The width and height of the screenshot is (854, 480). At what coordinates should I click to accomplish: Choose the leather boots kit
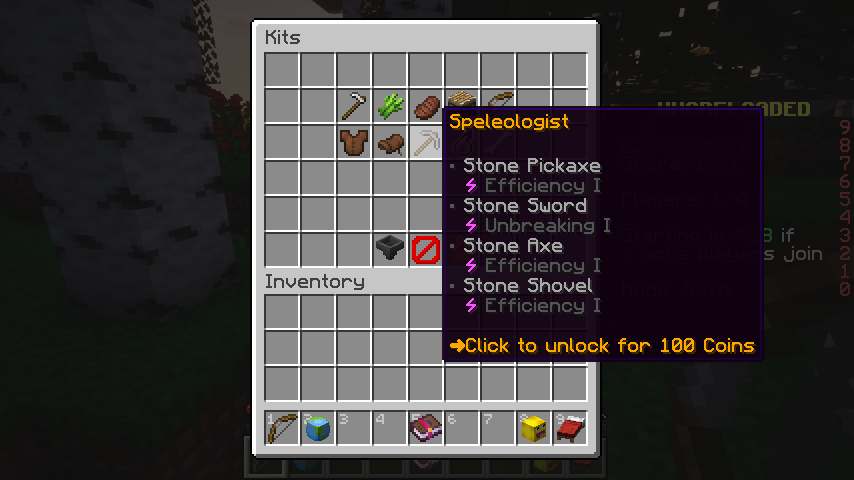click(x=390, y=144)
